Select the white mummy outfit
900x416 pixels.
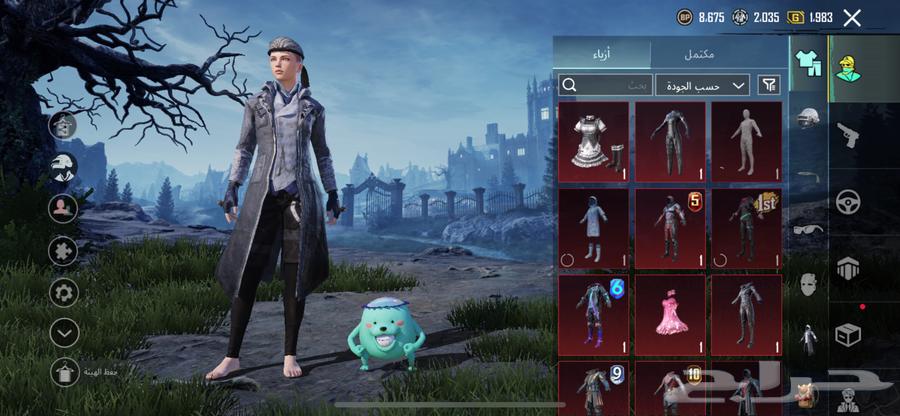point(746,142)
